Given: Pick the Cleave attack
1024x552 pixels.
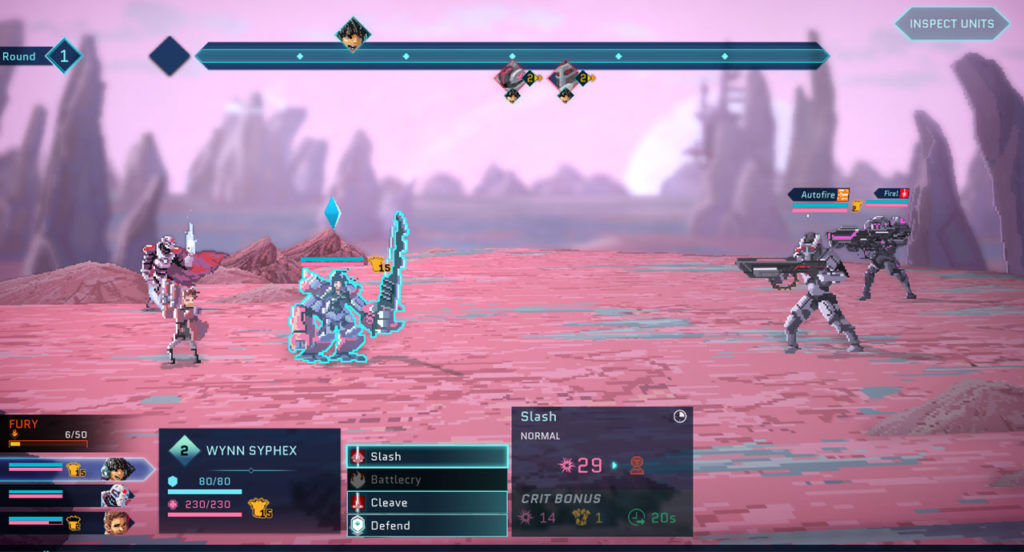Looking at the screenshot, I should [x=427, y=503].
